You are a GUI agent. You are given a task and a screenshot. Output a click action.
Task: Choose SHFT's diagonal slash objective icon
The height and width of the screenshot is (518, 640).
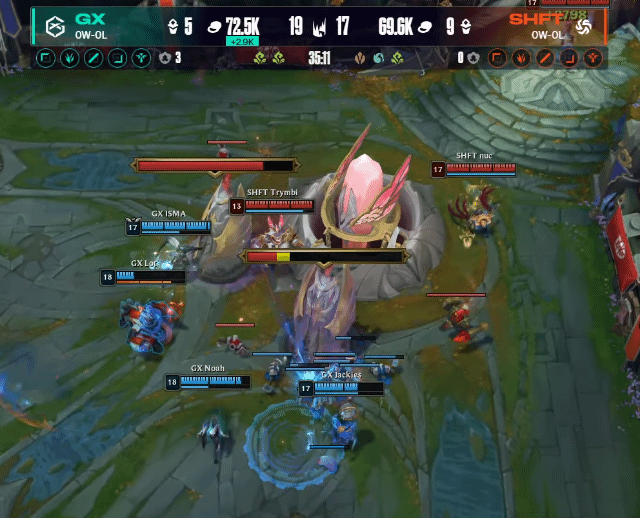click(545, 58)
